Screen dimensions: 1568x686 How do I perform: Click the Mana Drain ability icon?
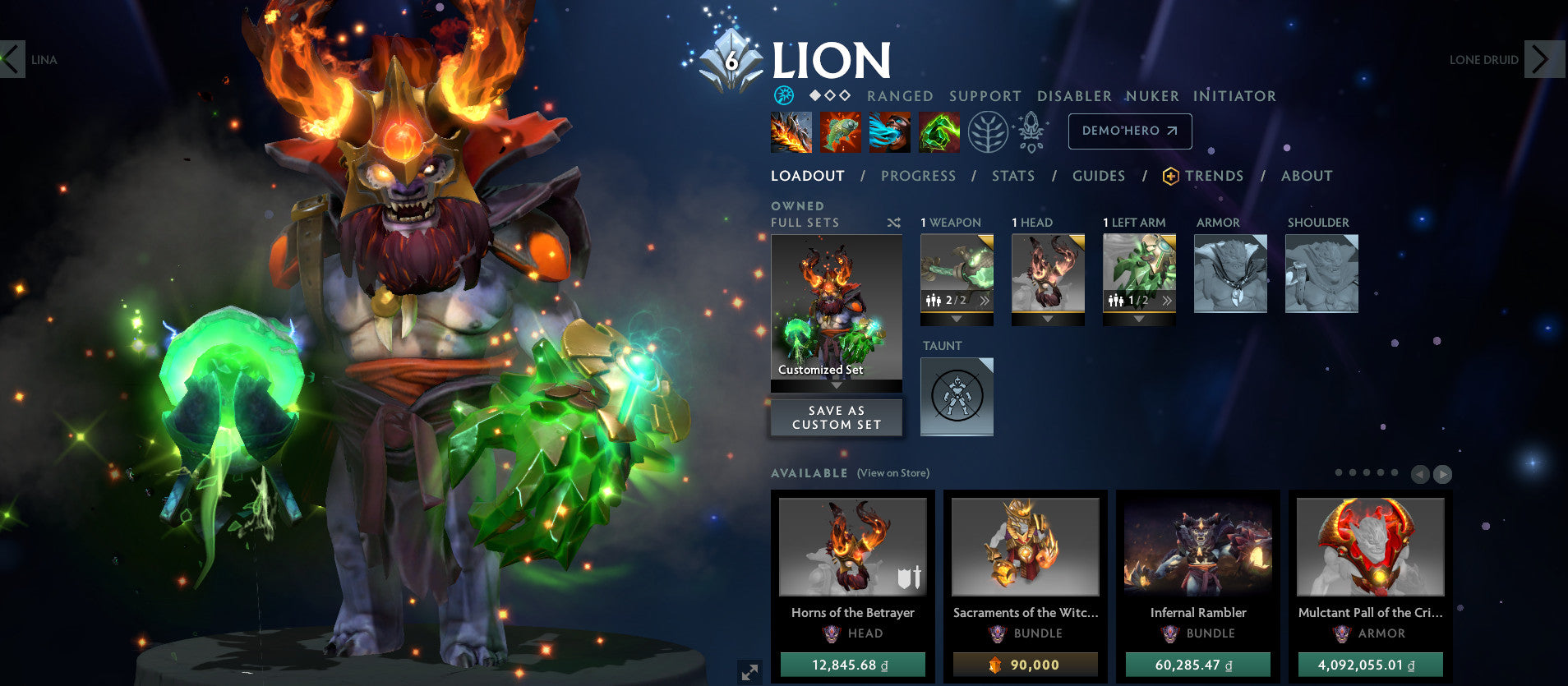click(x=890, y=131)
